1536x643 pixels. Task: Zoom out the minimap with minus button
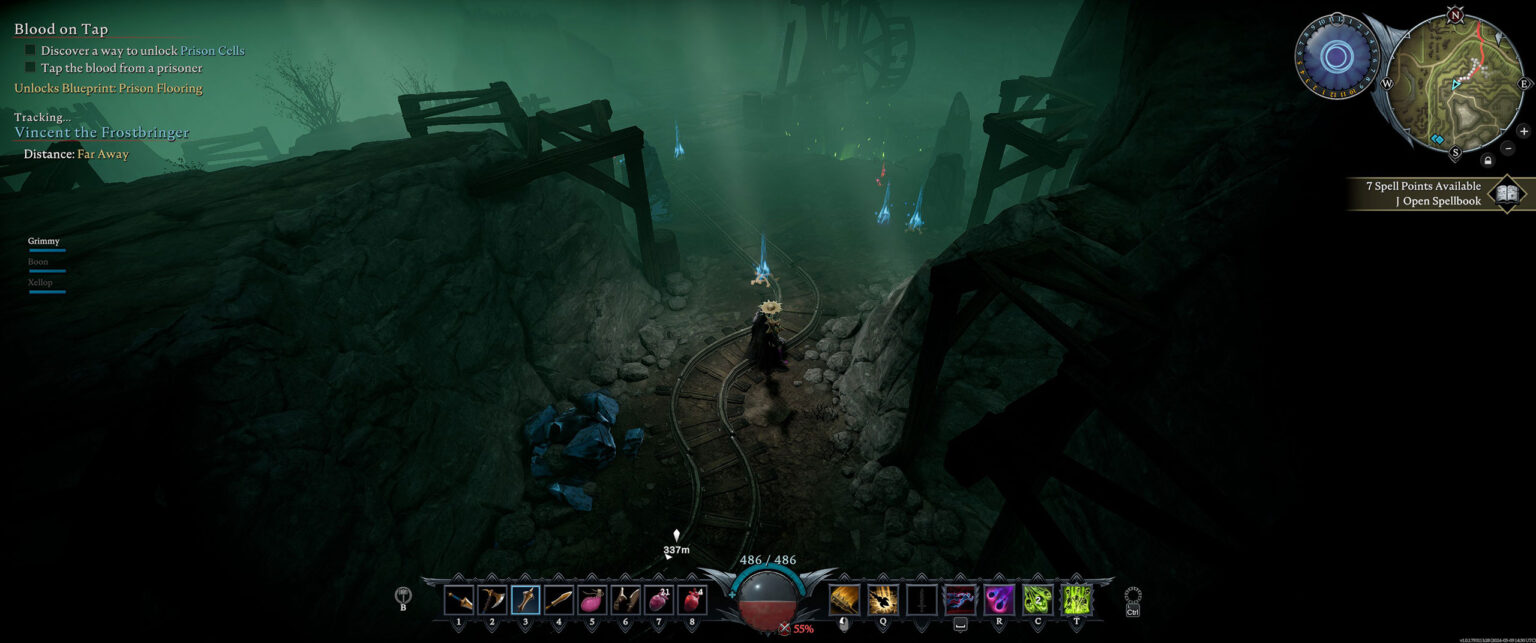[x=1508, y=148]
